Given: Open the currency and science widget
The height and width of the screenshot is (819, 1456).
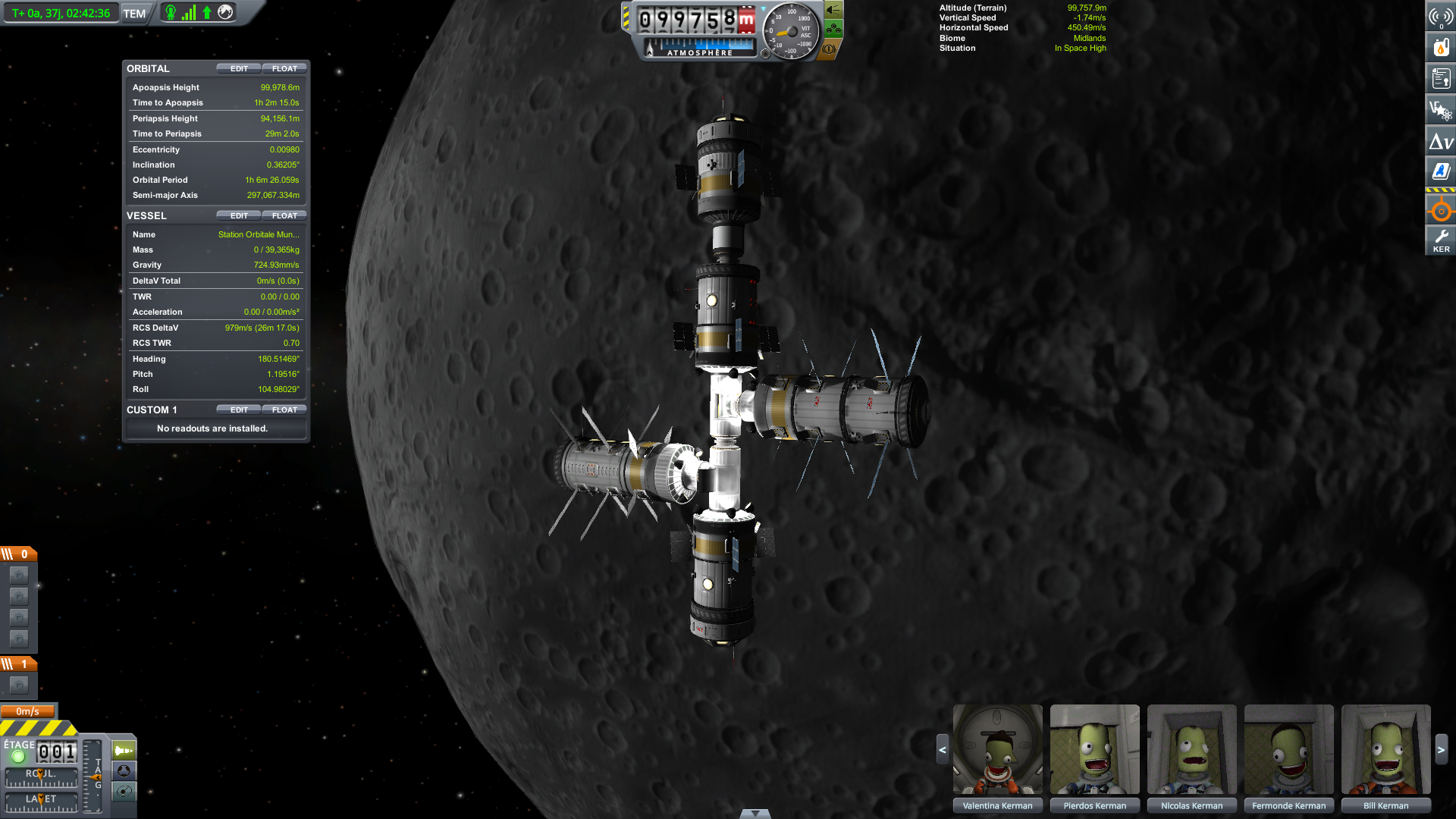Looking at the screenshot, I should coord(1441,110).
